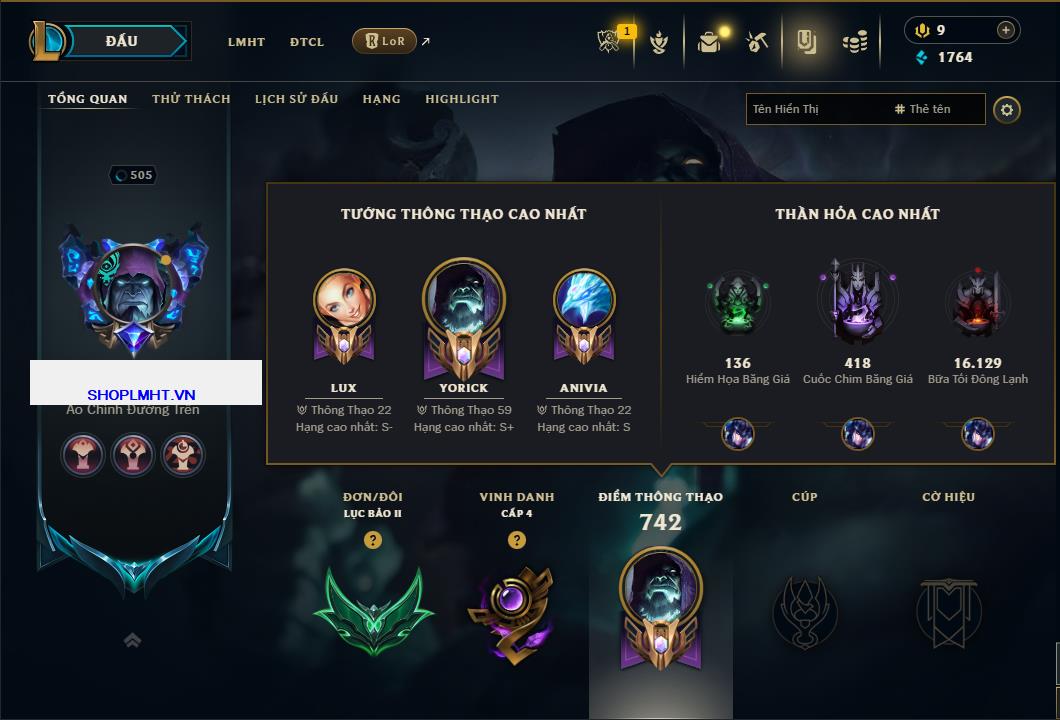Open the crafting hammer and wrench icon

tap(757, 42)
